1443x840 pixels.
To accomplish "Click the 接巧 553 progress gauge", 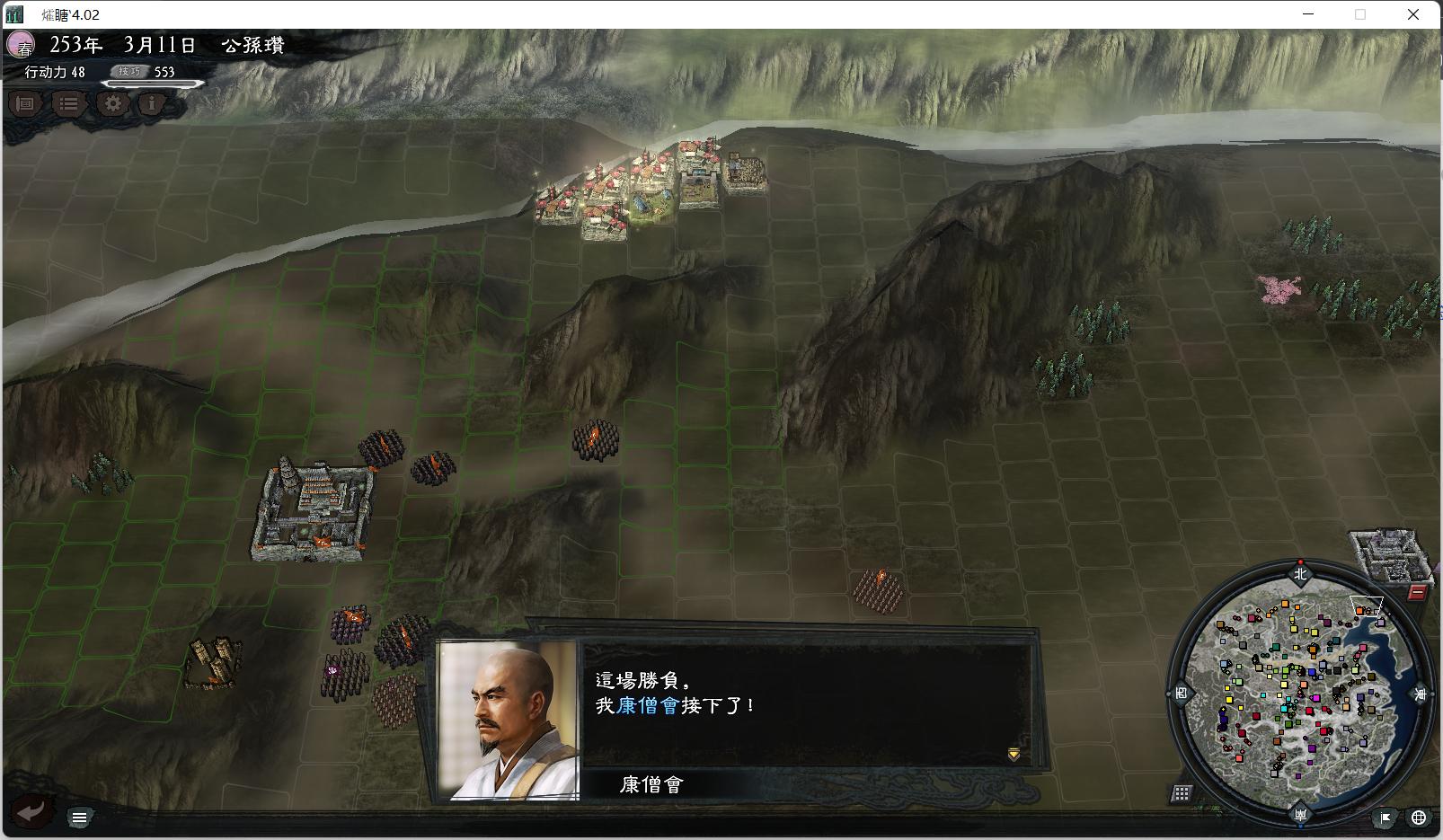I will 148,74.
